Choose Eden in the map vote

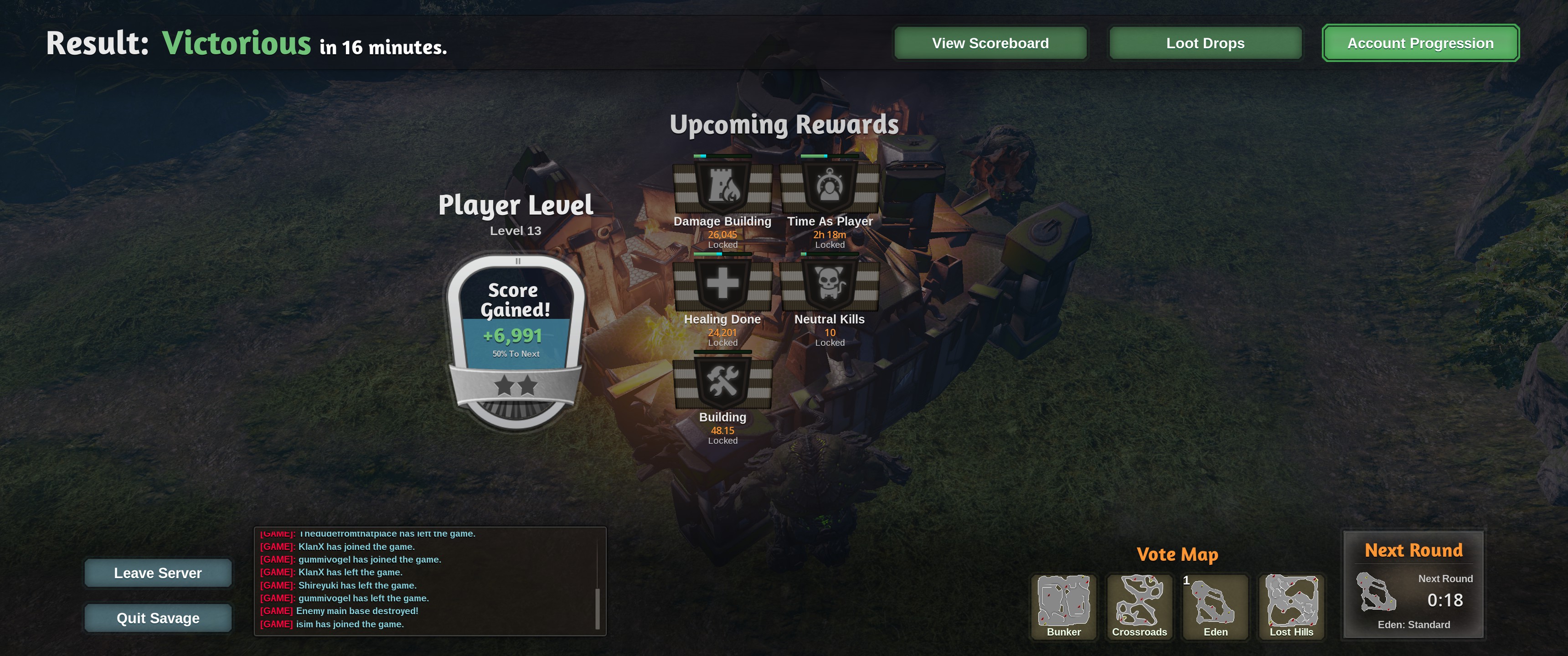1215,605
